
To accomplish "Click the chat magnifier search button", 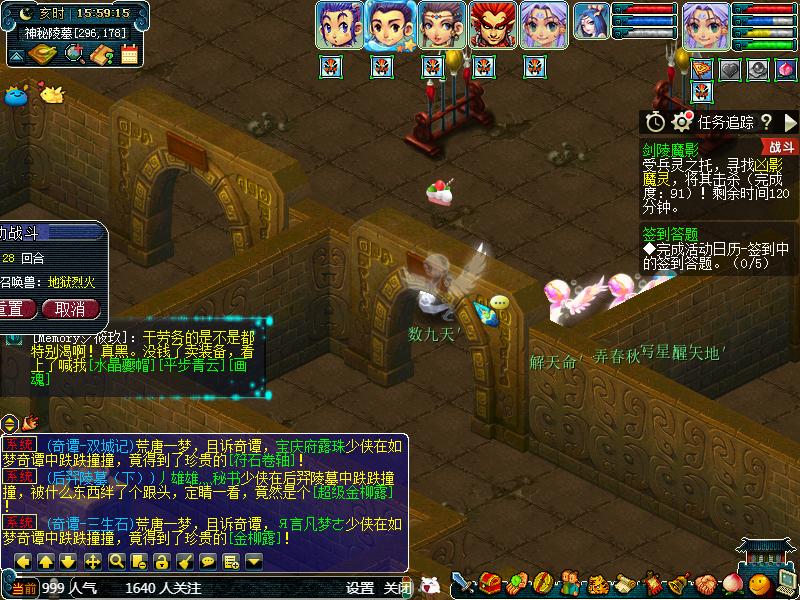I will [116, 561].
